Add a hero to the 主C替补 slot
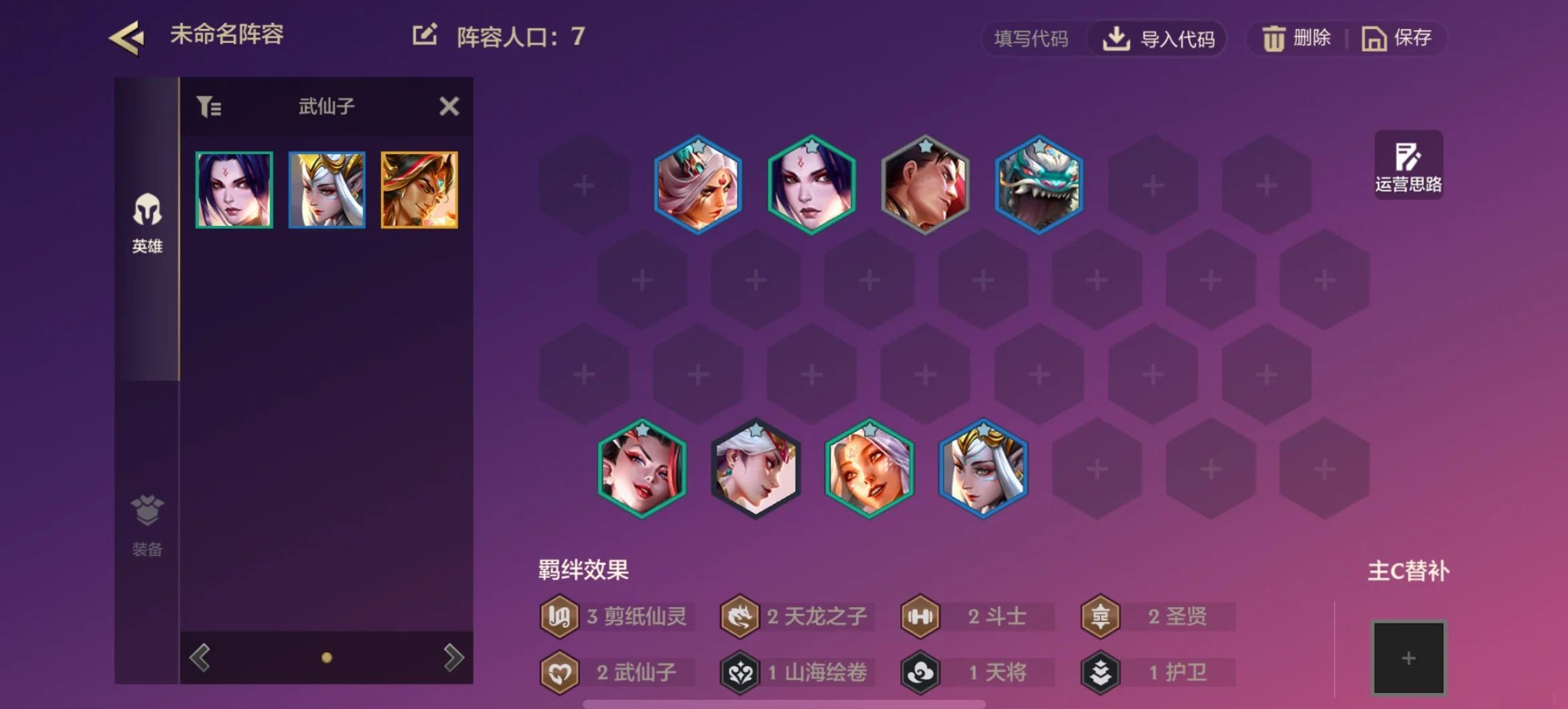This screenshot has height=709, width=1568. pyautogui.click(x=1409, y=658)
